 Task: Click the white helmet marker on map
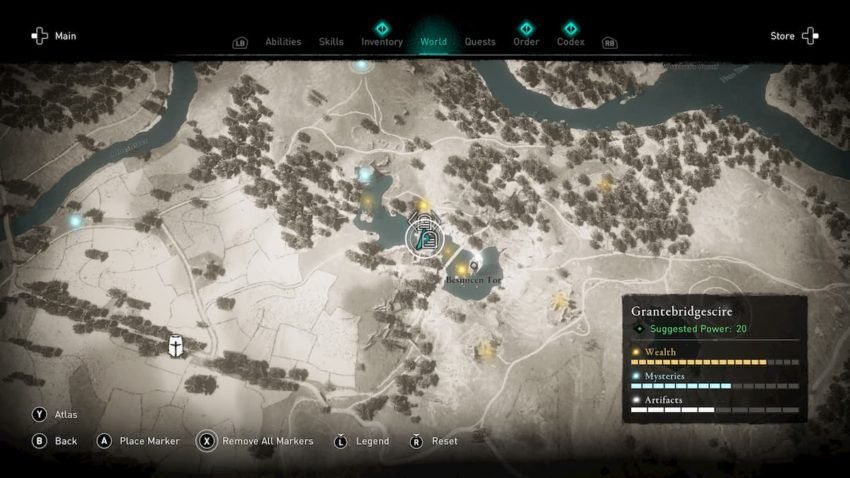click(x=176, y=346)
